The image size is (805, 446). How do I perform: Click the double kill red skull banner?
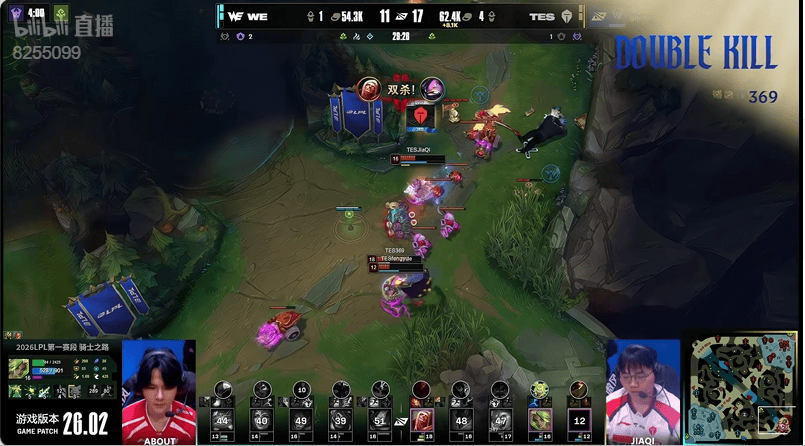click(x=423, y=116)
